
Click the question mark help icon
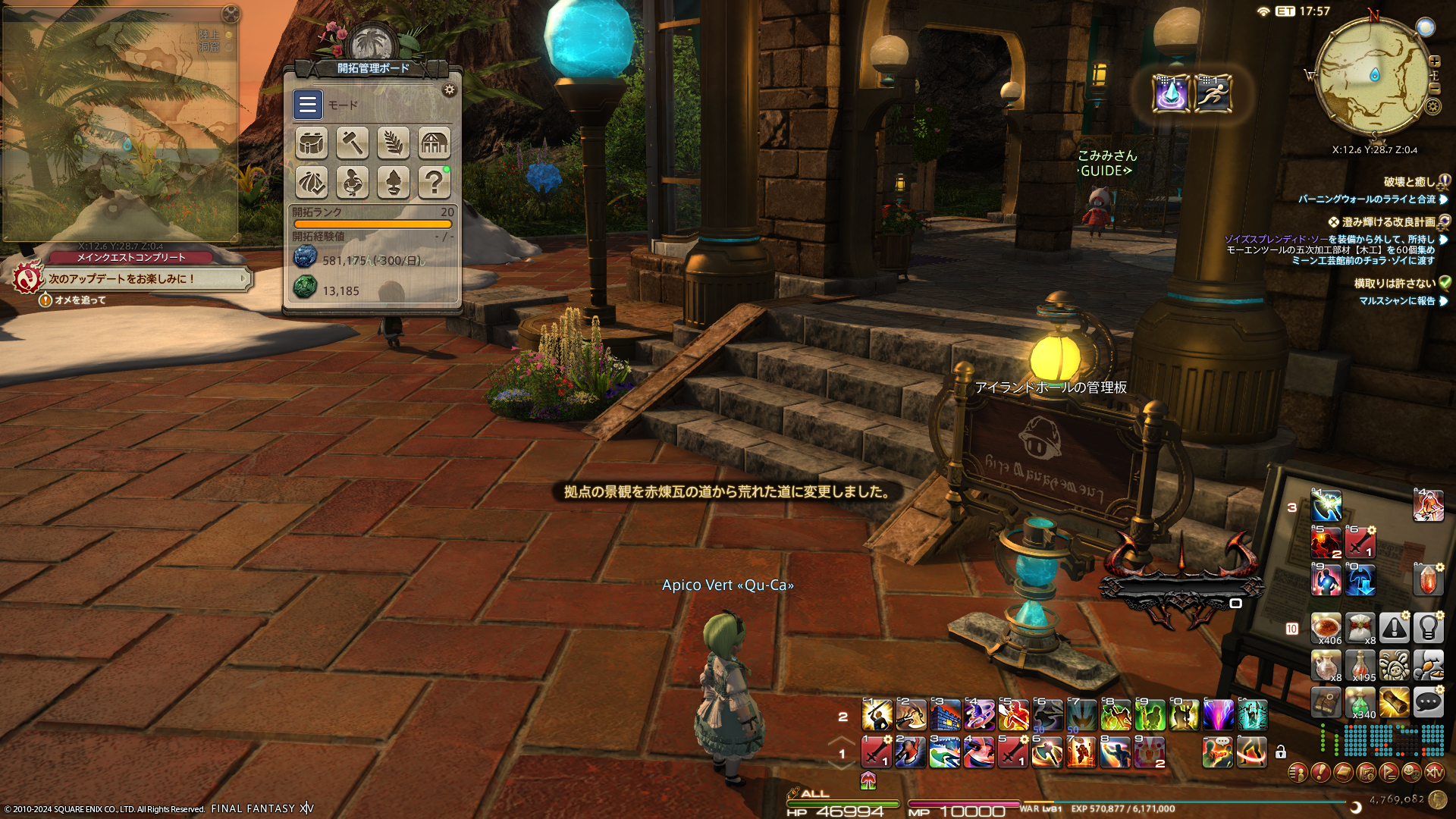[x=435, y=183]
